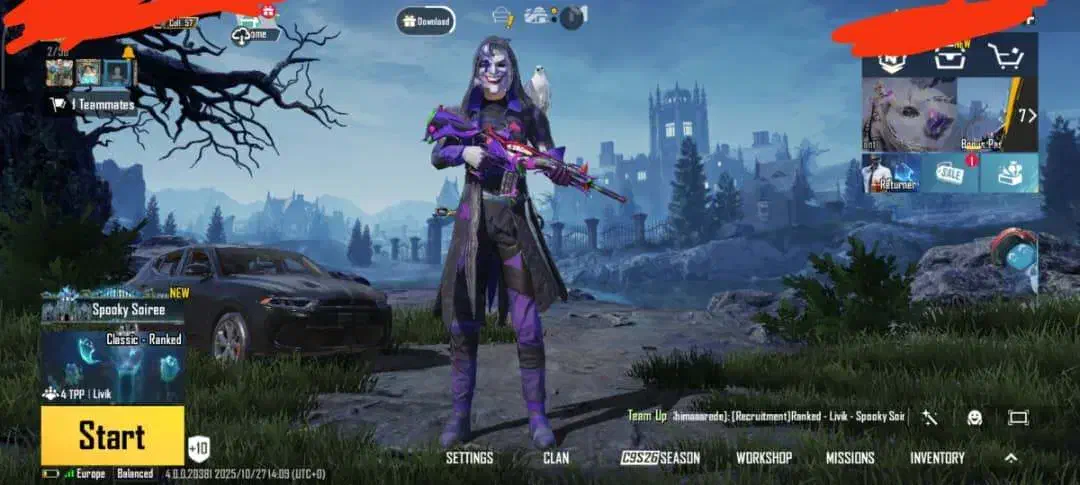Image resolution: width=1080 pixels, height=485 pixels.
Task: Open the Inventory
Action: [x=937, y=458]
